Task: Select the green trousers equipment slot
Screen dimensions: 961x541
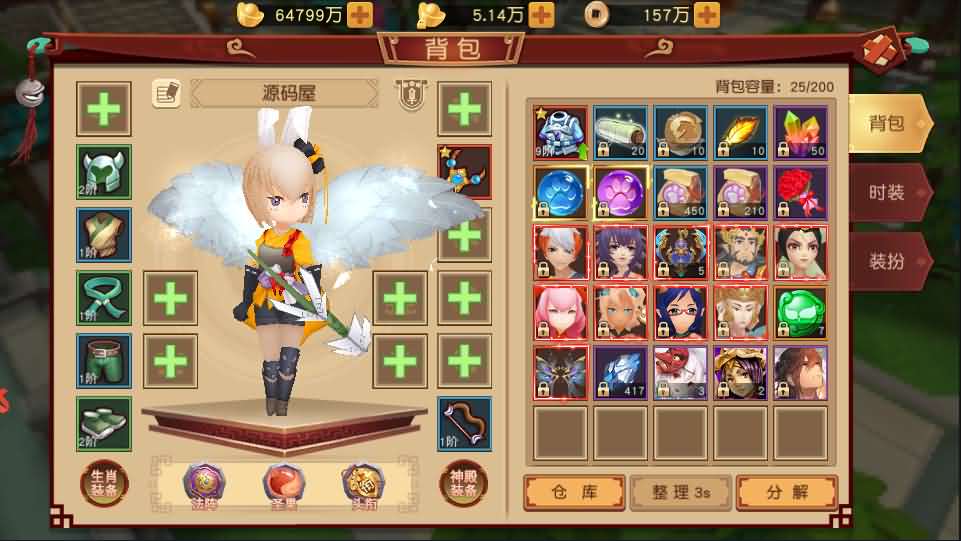Action: click(x=104, y=361)
